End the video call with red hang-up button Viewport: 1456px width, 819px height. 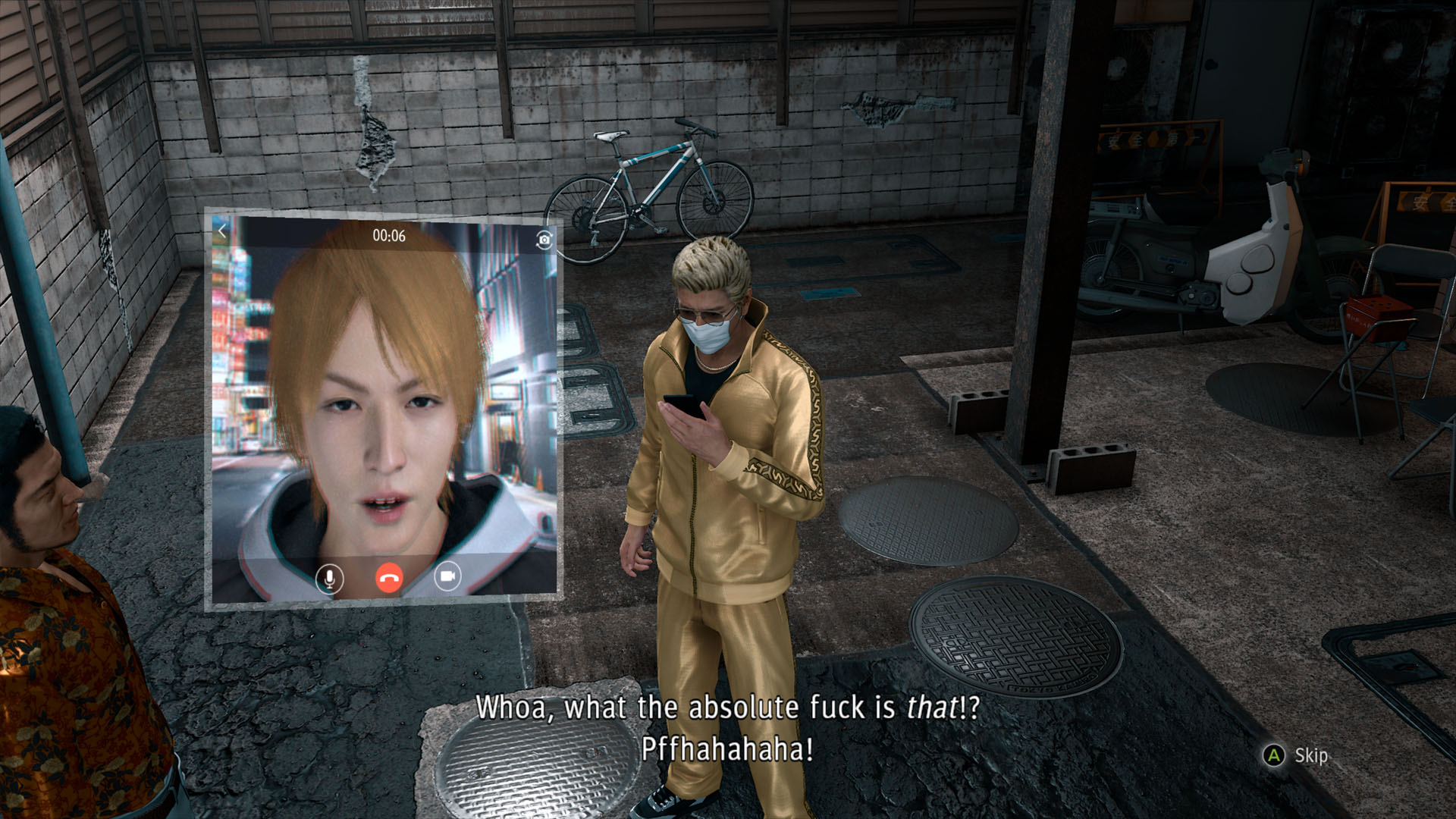tap(388, 579)
